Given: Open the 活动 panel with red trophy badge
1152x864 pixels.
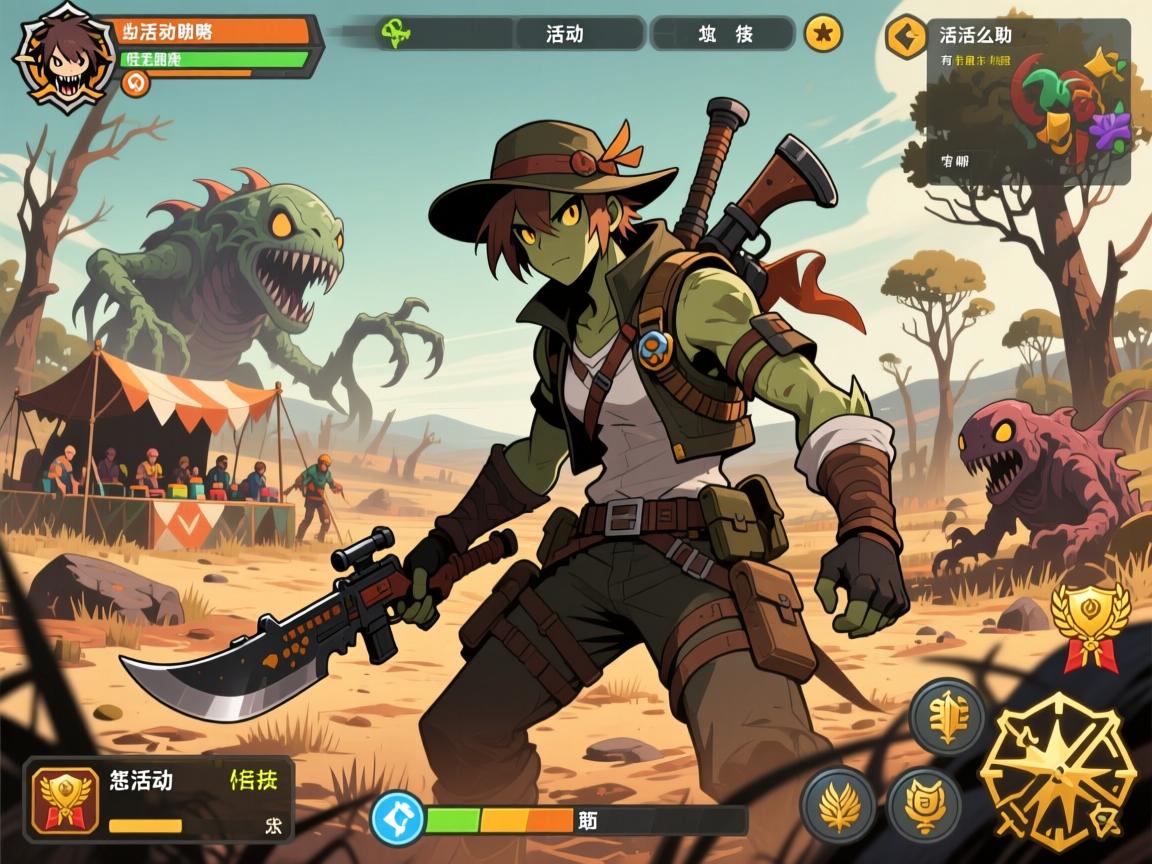Looking at the screenshot, I should tap(159, 798).
